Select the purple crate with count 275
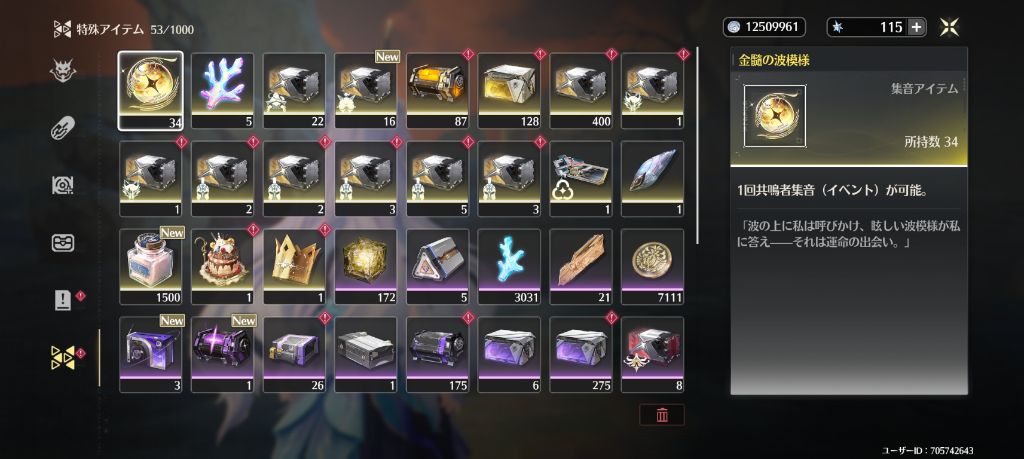This screenshot has height=459, width=1024. [582, 352]
